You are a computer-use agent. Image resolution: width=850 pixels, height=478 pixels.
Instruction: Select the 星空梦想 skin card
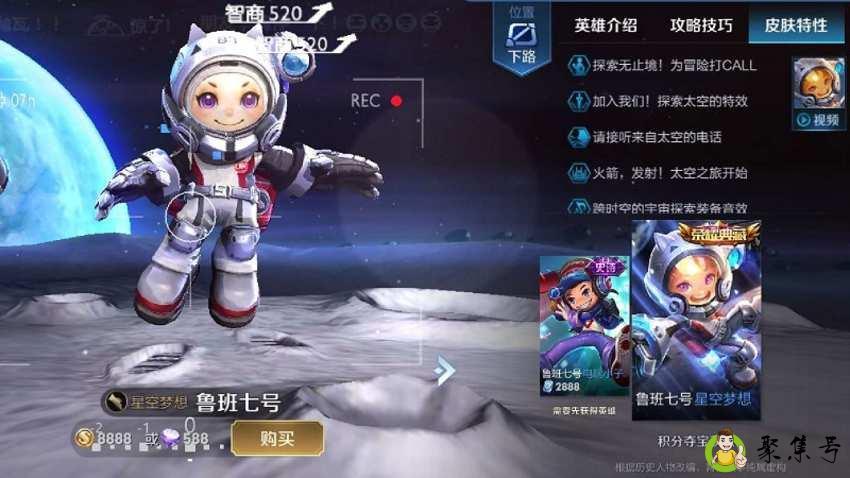pyautogui.click(x=696, y=320)
